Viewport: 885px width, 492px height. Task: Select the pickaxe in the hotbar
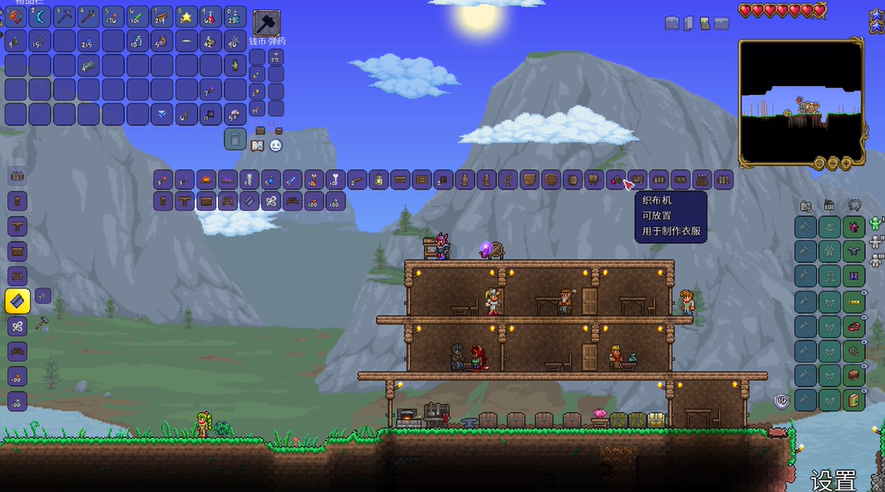(x=64, y=16)
